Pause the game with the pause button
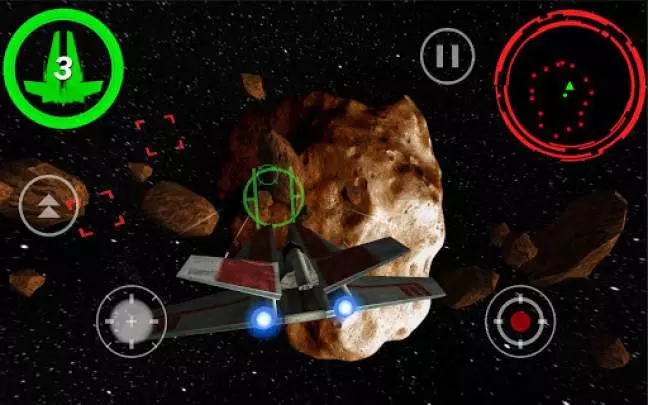This screenshot has width=648, height=405. [447, 56]
